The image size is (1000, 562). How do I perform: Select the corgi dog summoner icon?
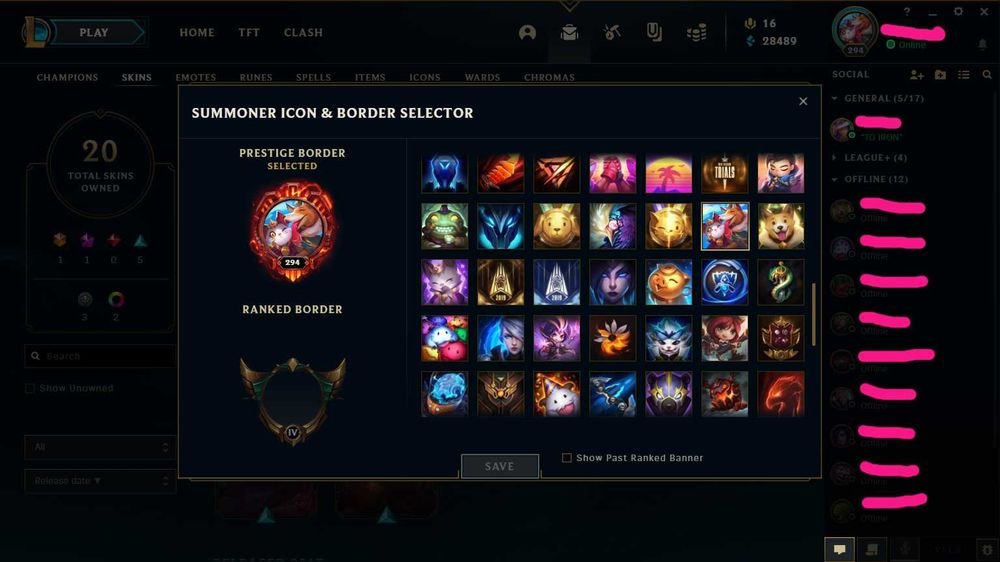[781, 226]
